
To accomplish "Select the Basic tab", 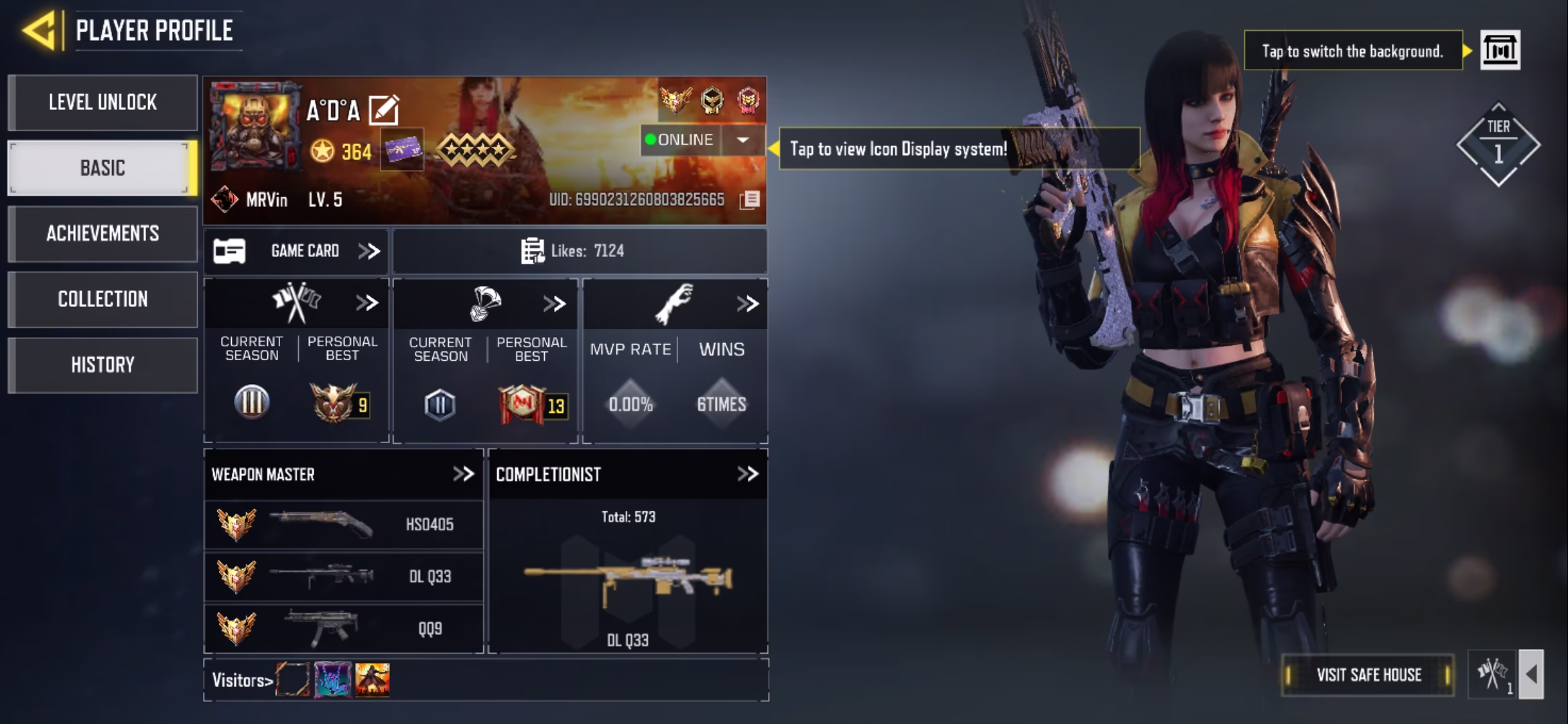I will (103, 168).
